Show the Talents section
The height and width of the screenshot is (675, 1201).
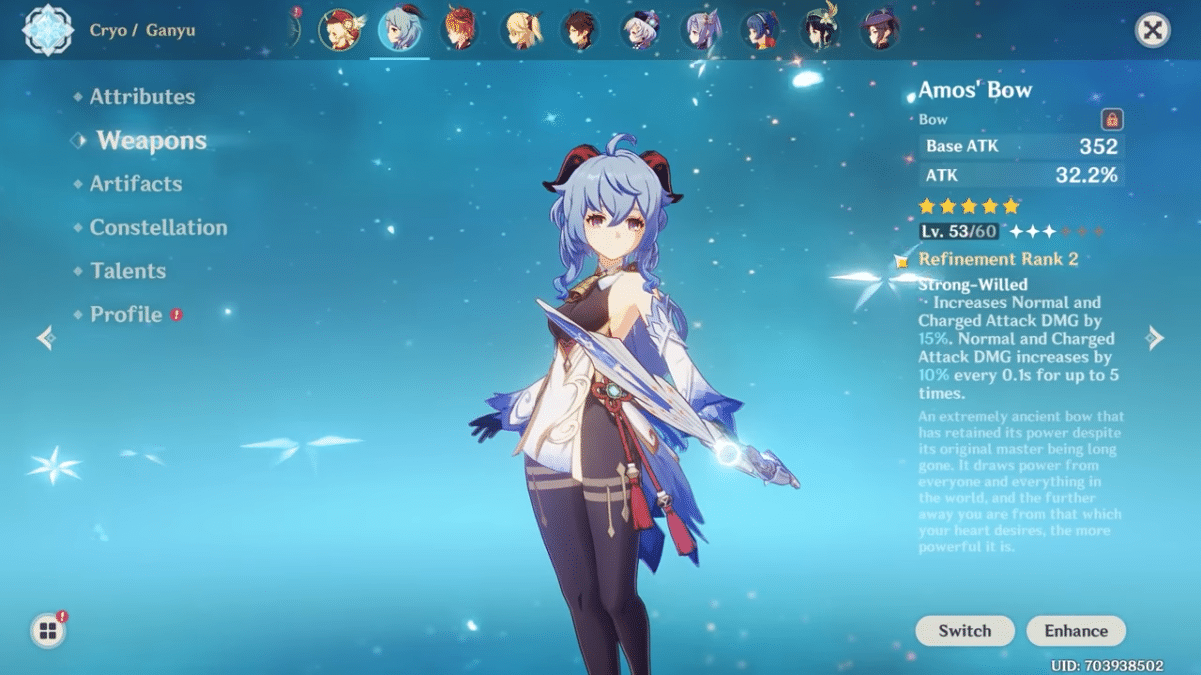point(128,271)
